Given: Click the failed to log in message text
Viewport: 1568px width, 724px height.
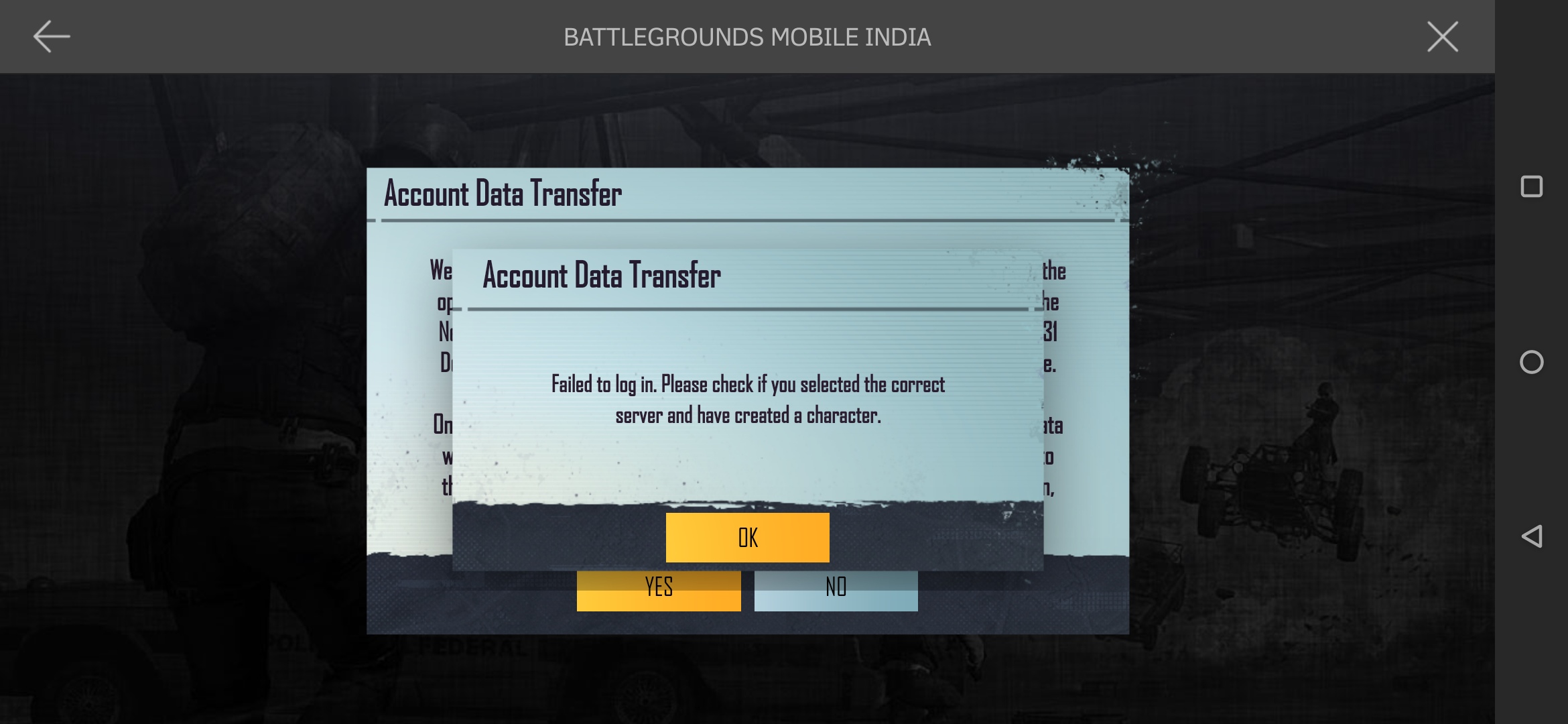Looking at the screenshot, I should 747,400.
